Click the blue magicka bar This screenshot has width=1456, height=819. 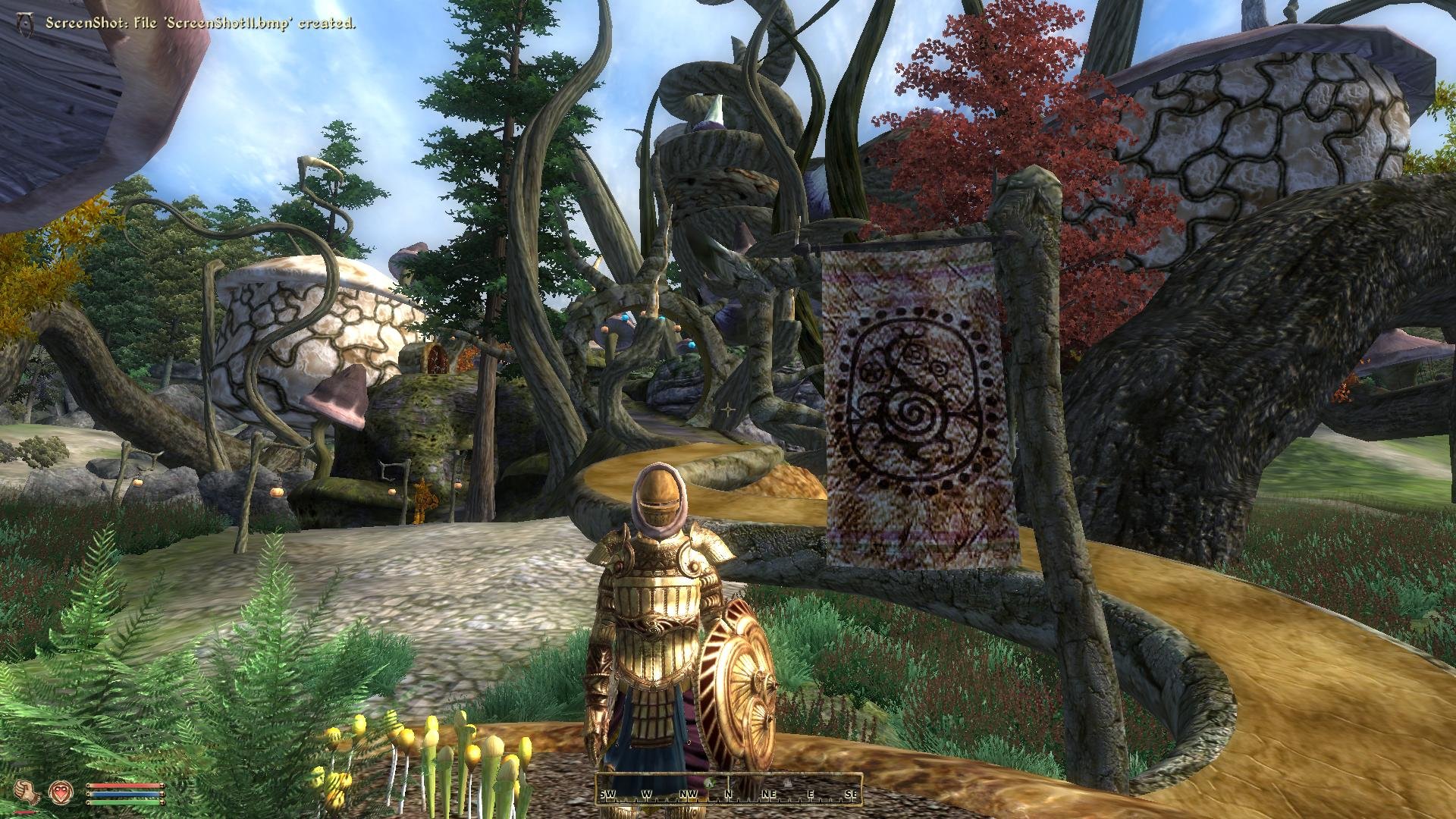[x=125, y=795]
